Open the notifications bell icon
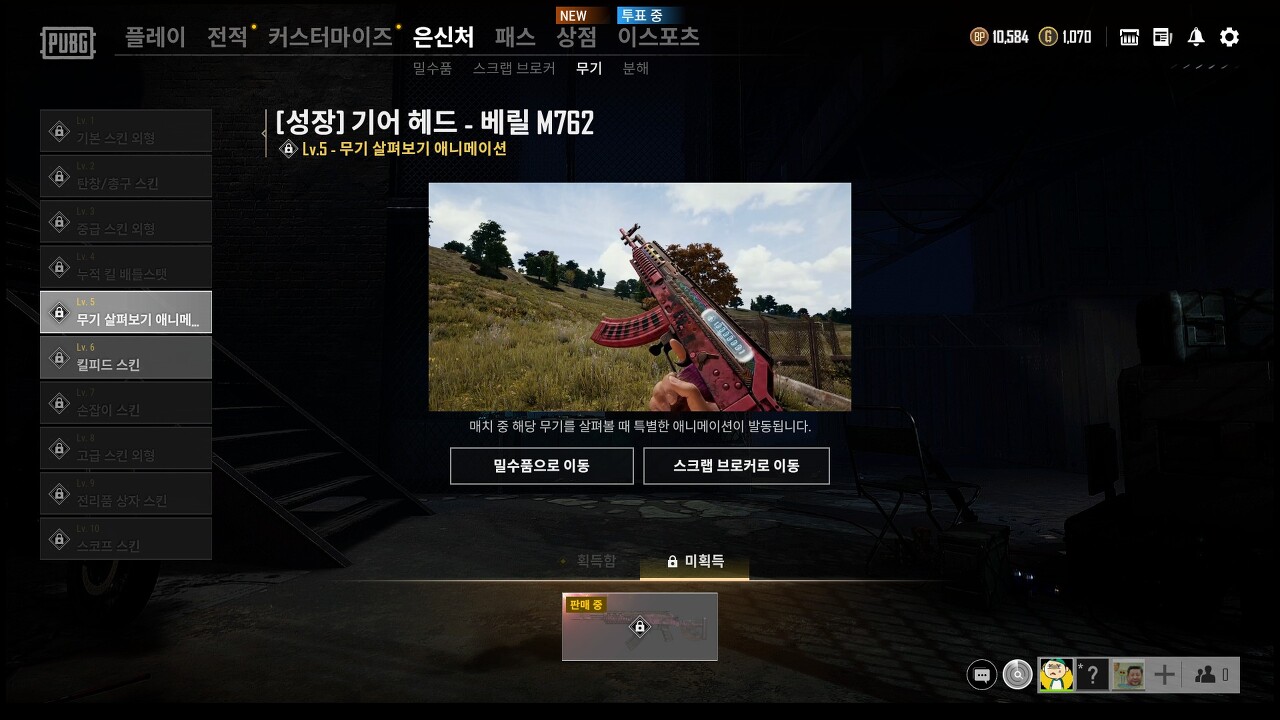Image resolution: width=1280 pixels, height=720 pixels. tap(1194, 36)
